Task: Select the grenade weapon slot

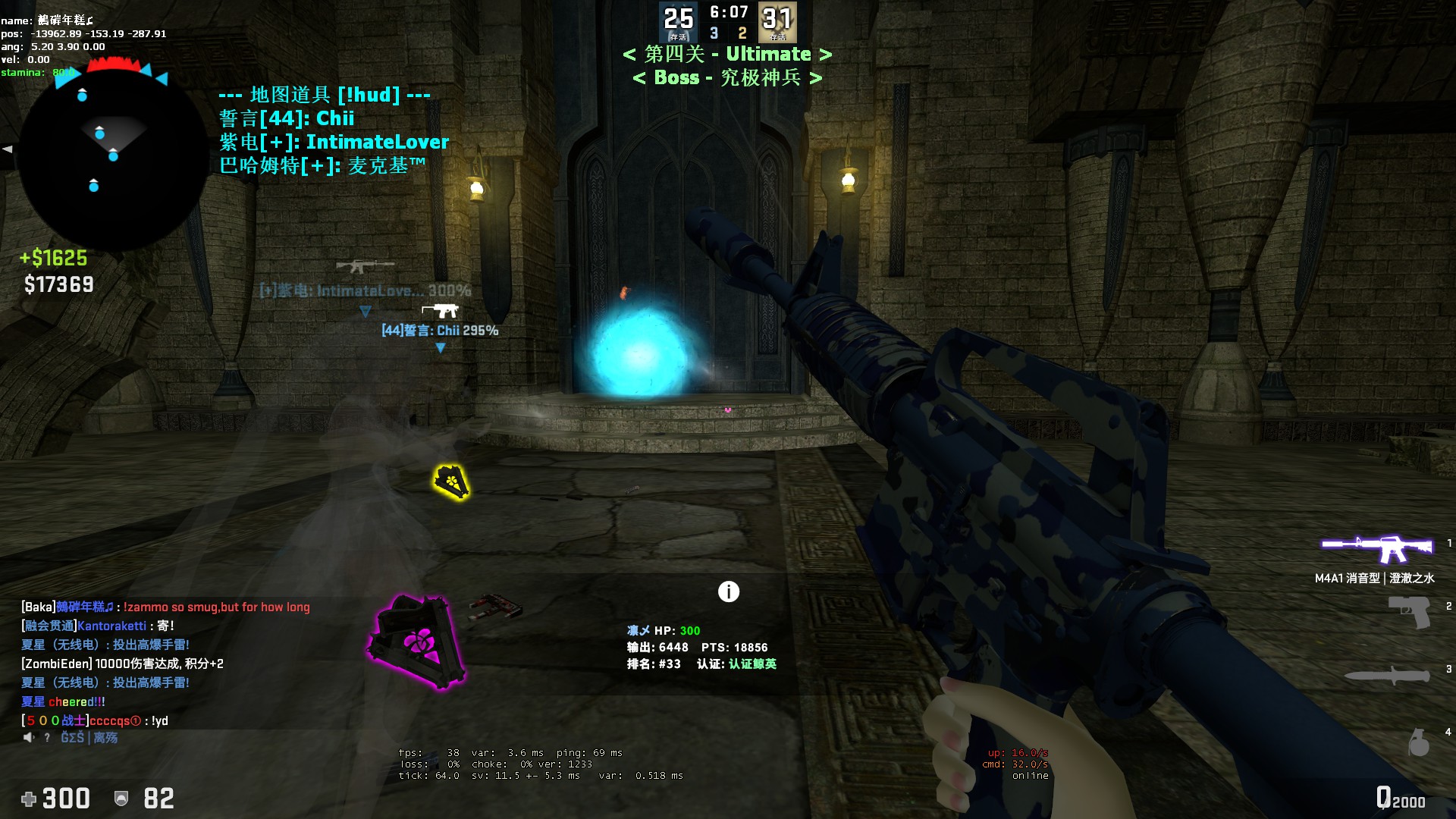Action: [x=1418, y=742]
